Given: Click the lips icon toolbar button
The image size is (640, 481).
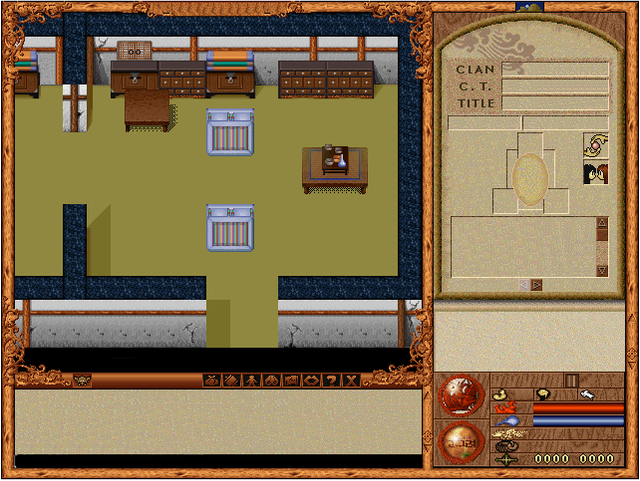Looking at the screenshot, I should [311, 380].
